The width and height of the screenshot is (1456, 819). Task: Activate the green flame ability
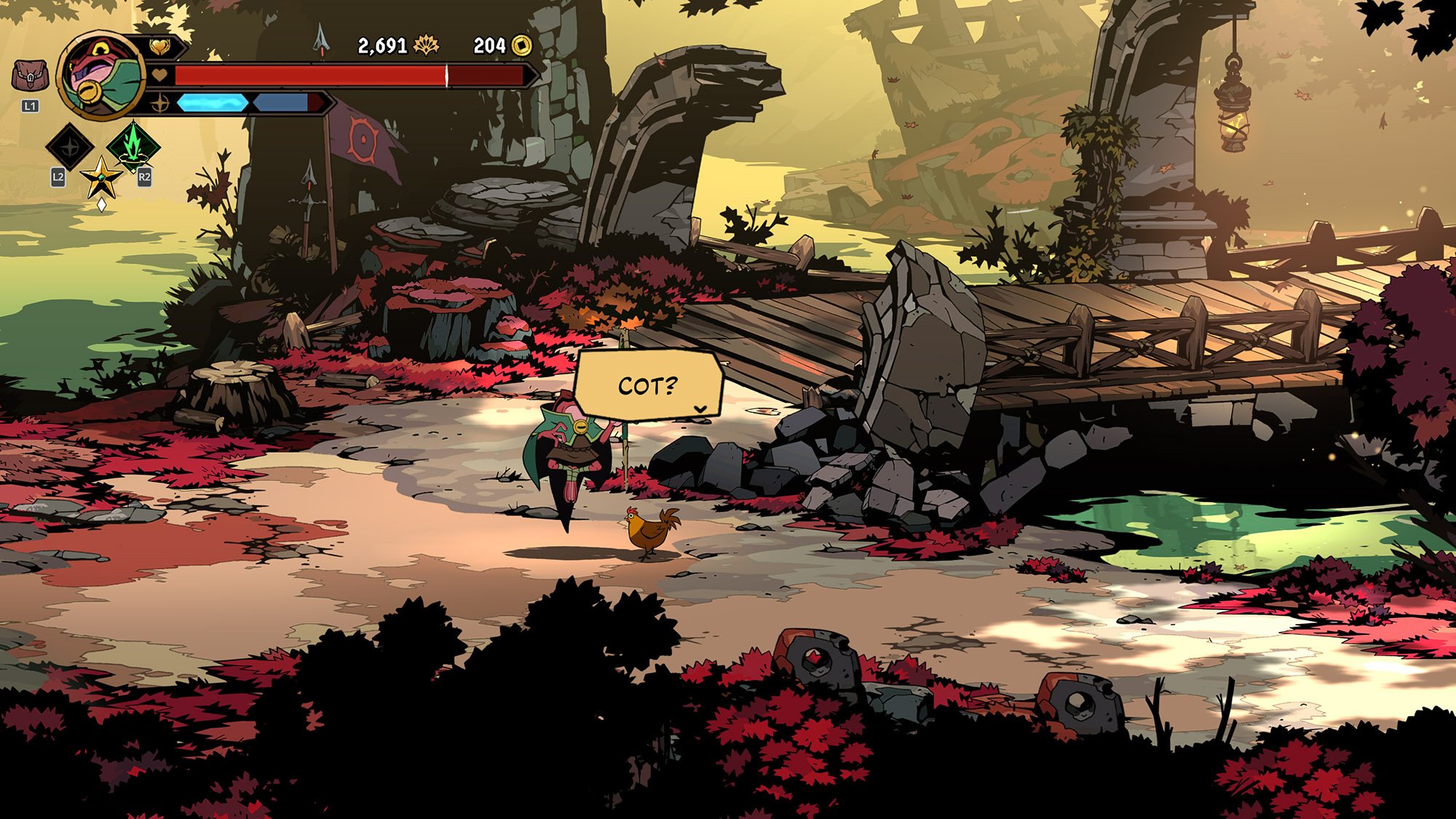(133, 146)
